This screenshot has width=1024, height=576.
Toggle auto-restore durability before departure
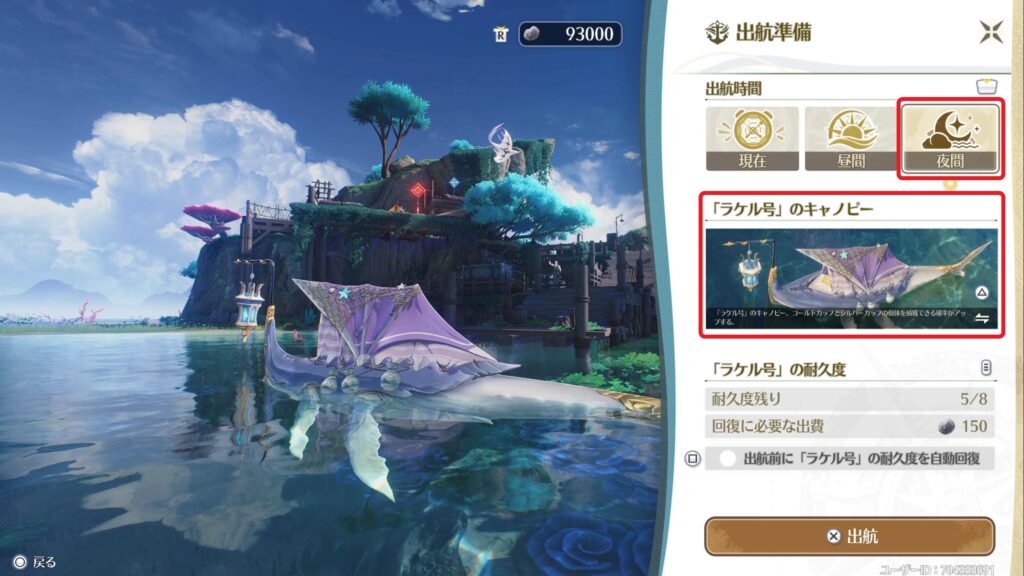point(728,459)
